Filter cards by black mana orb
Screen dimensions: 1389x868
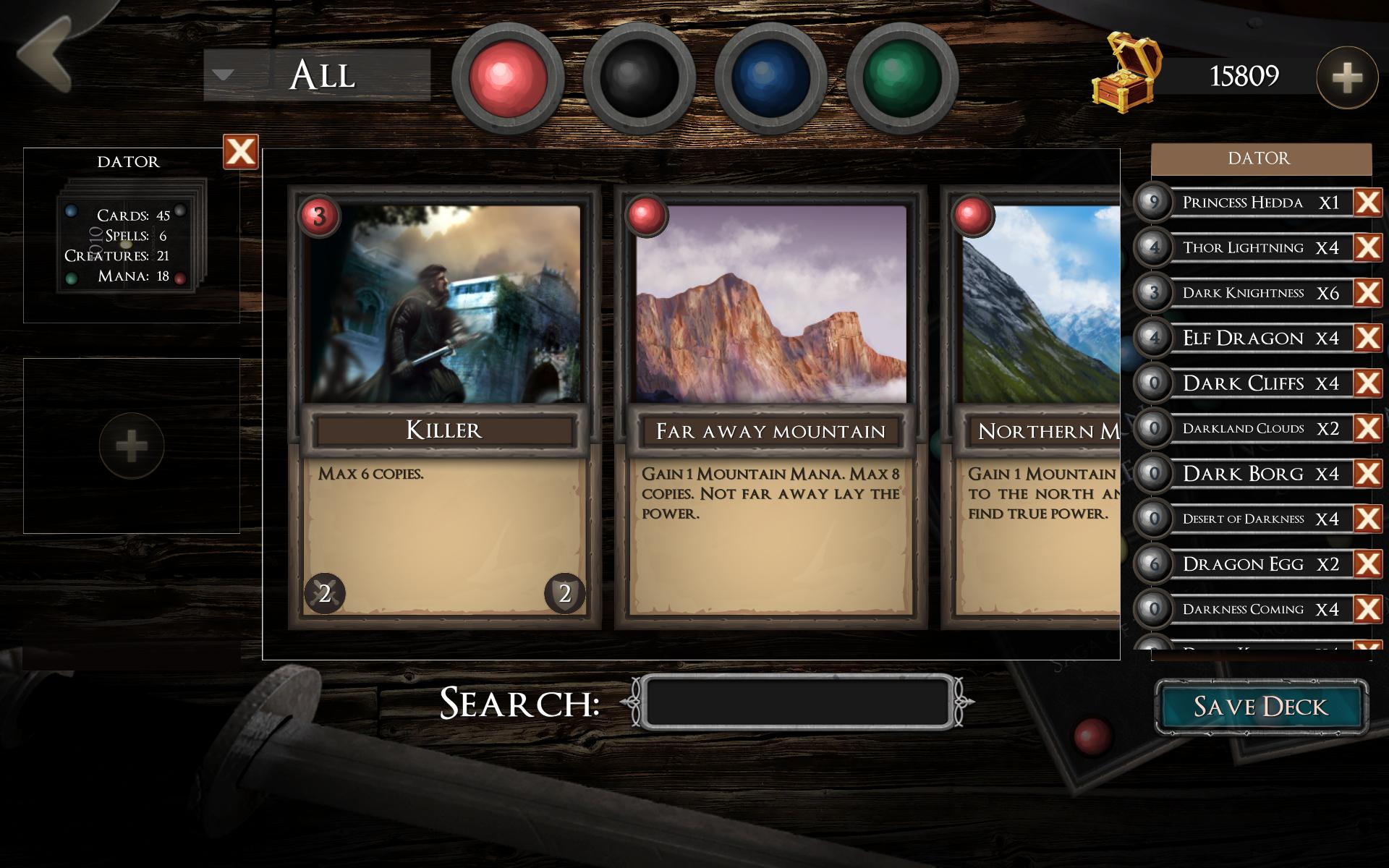(639, 77)
